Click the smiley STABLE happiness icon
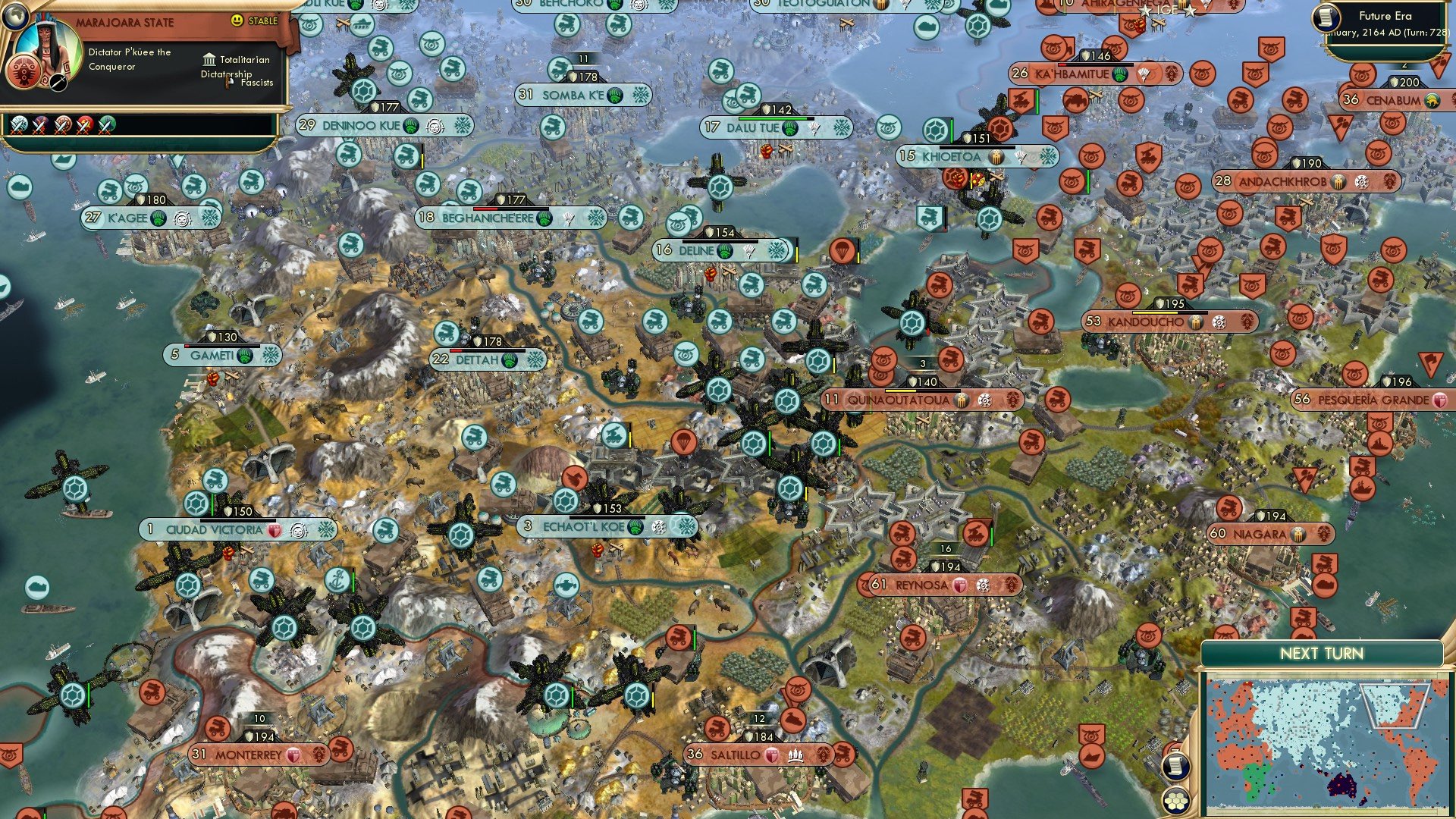The width and height of the screenshot is (1456, 819). [237, 20]
